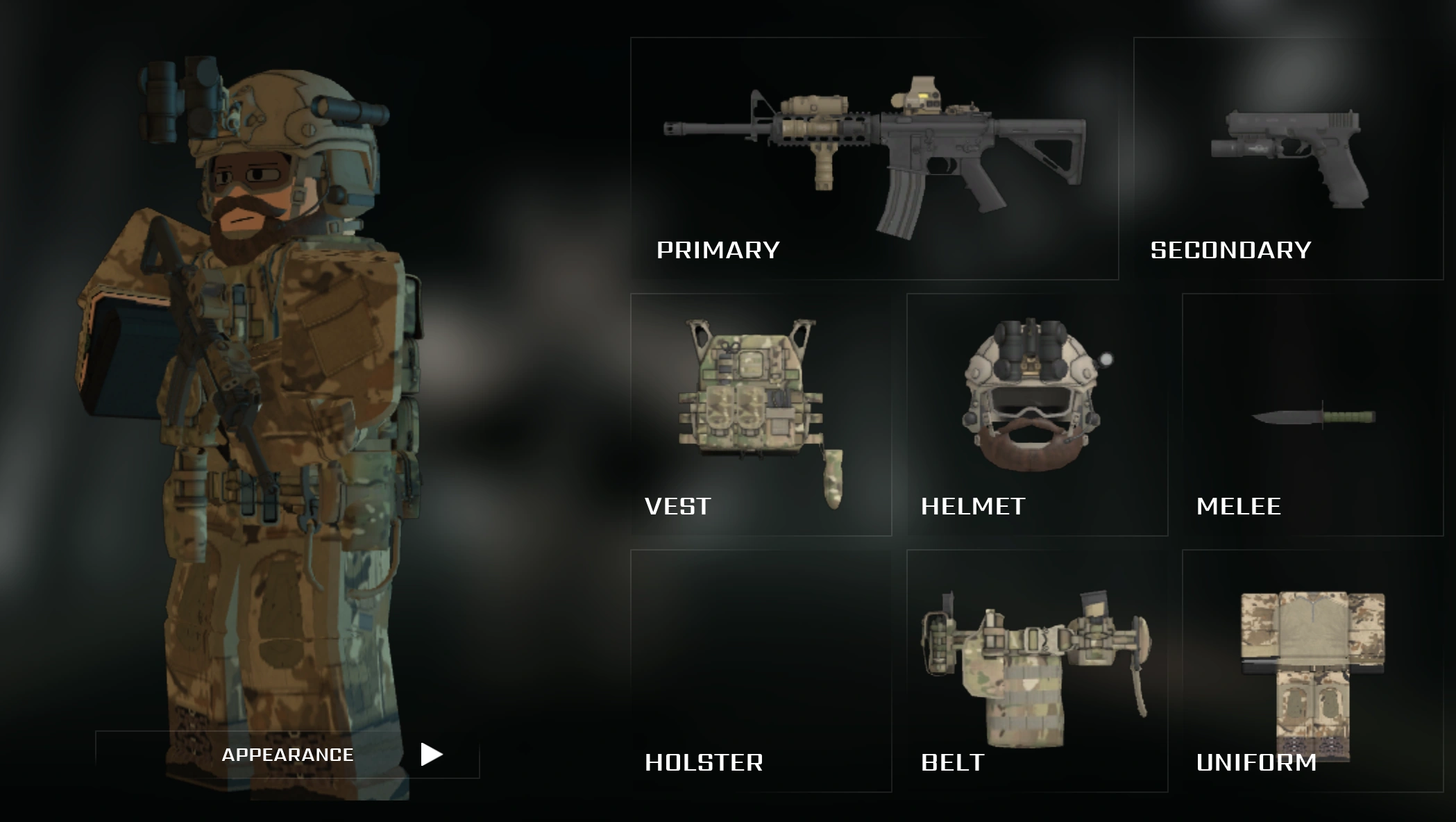Expand the APPEARANCE section via the arrow
Image resolution: width=1456 pixels, height=822 pixels.
coord(430,753)
